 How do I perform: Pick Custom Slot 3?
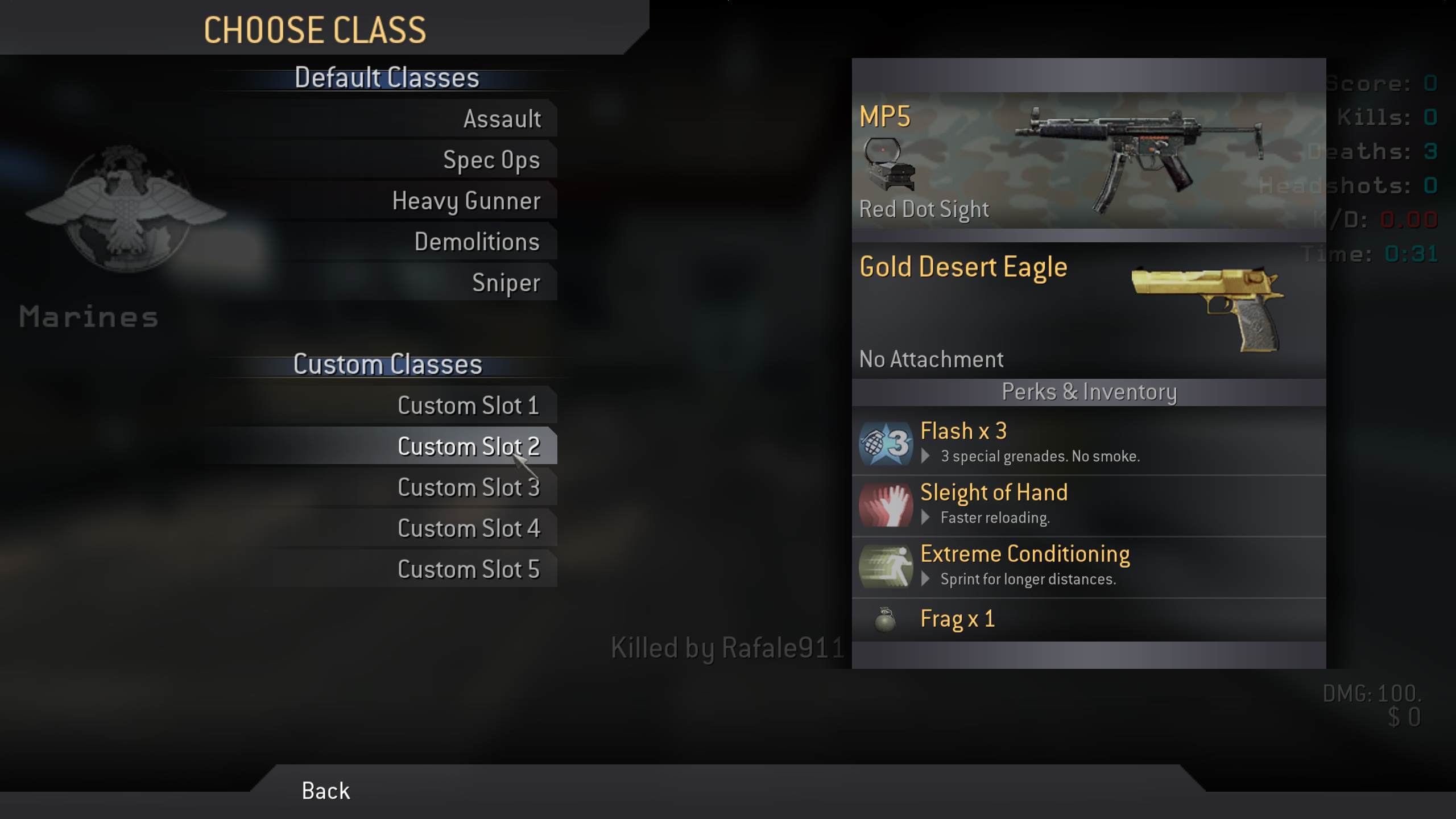[468, 487]
